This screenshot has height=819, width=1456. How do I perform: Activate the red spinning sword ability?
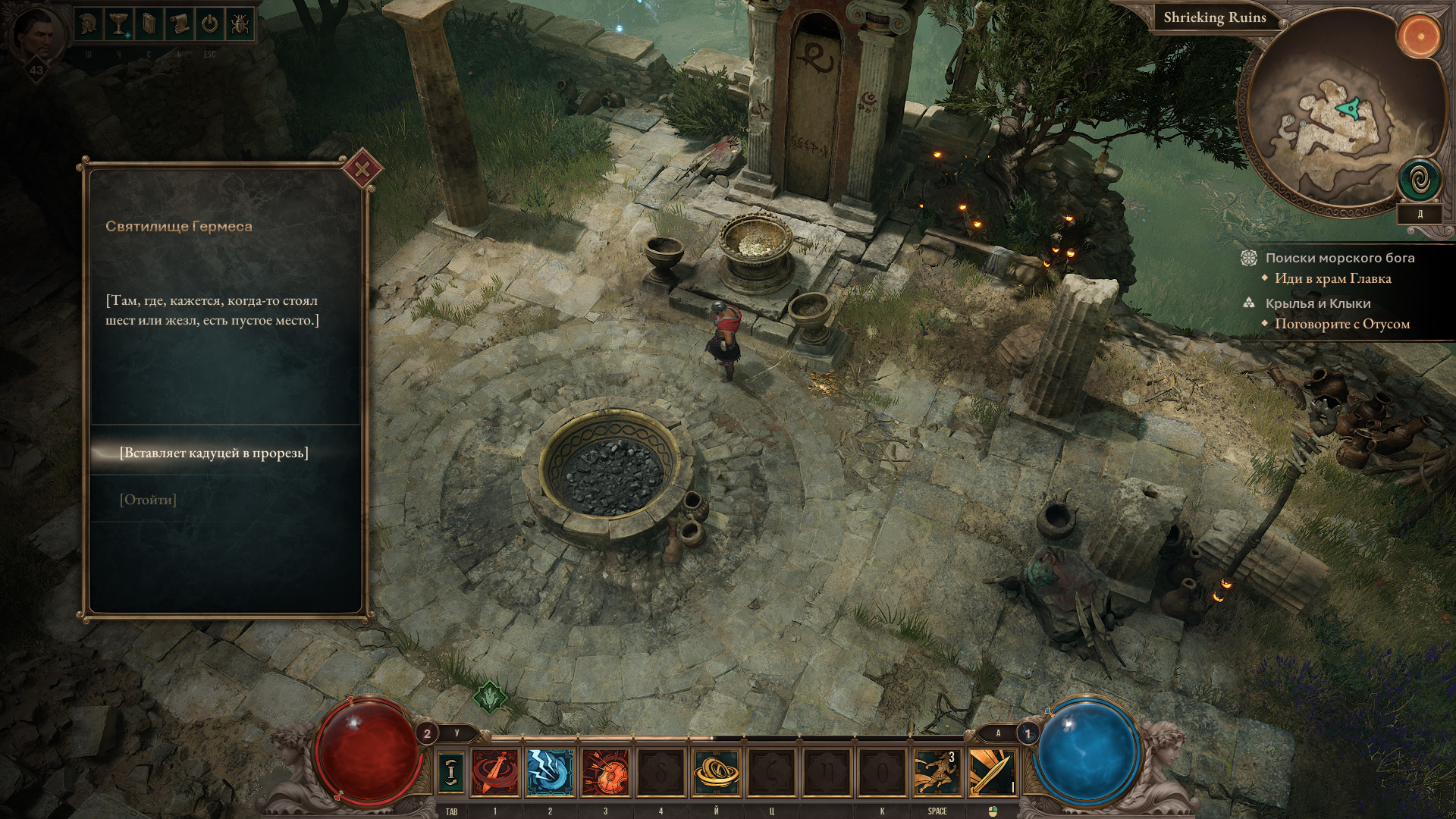point(495,771)
